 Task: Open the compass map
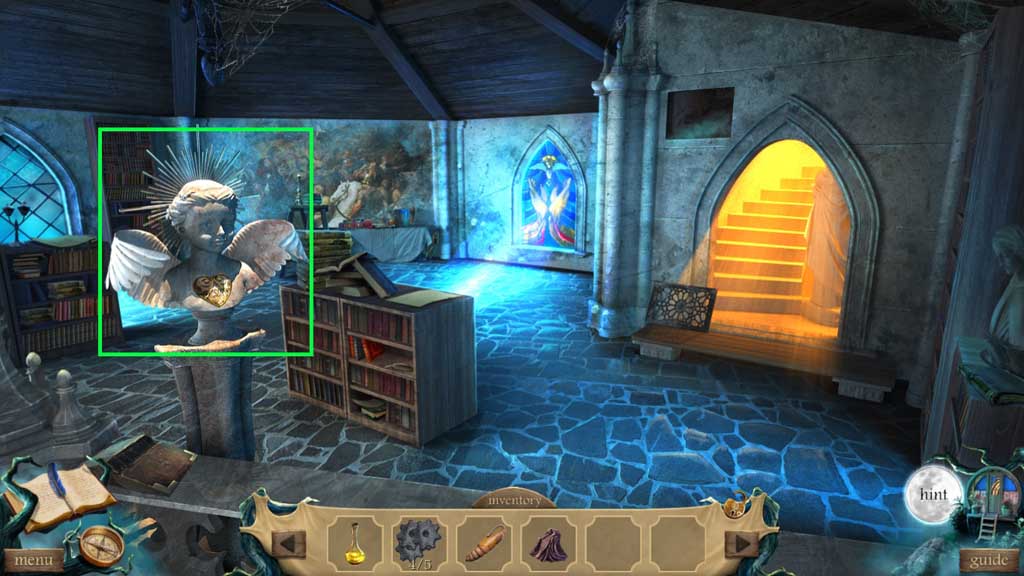pos(101,544)
